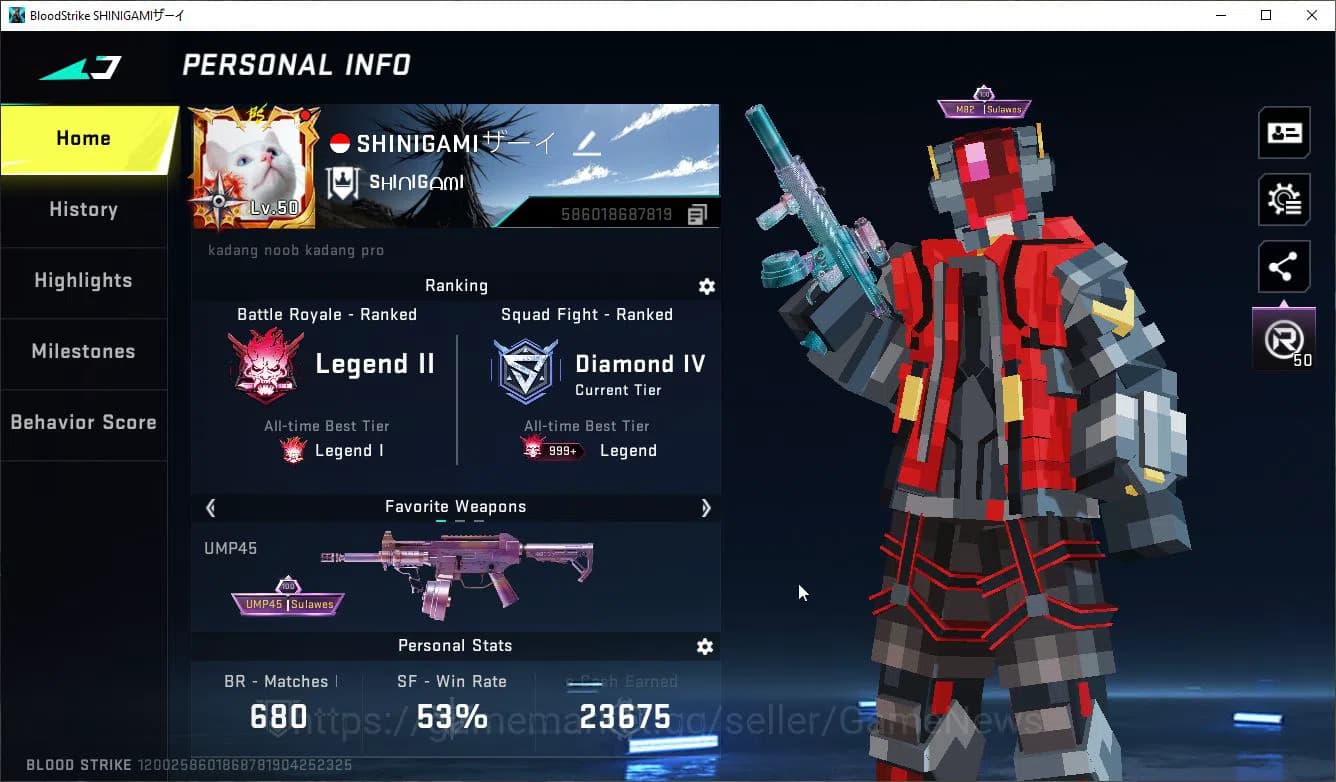Open the ID card icon button
The height and width of the screenshot is (782, 1336).
click(1284, 133)
